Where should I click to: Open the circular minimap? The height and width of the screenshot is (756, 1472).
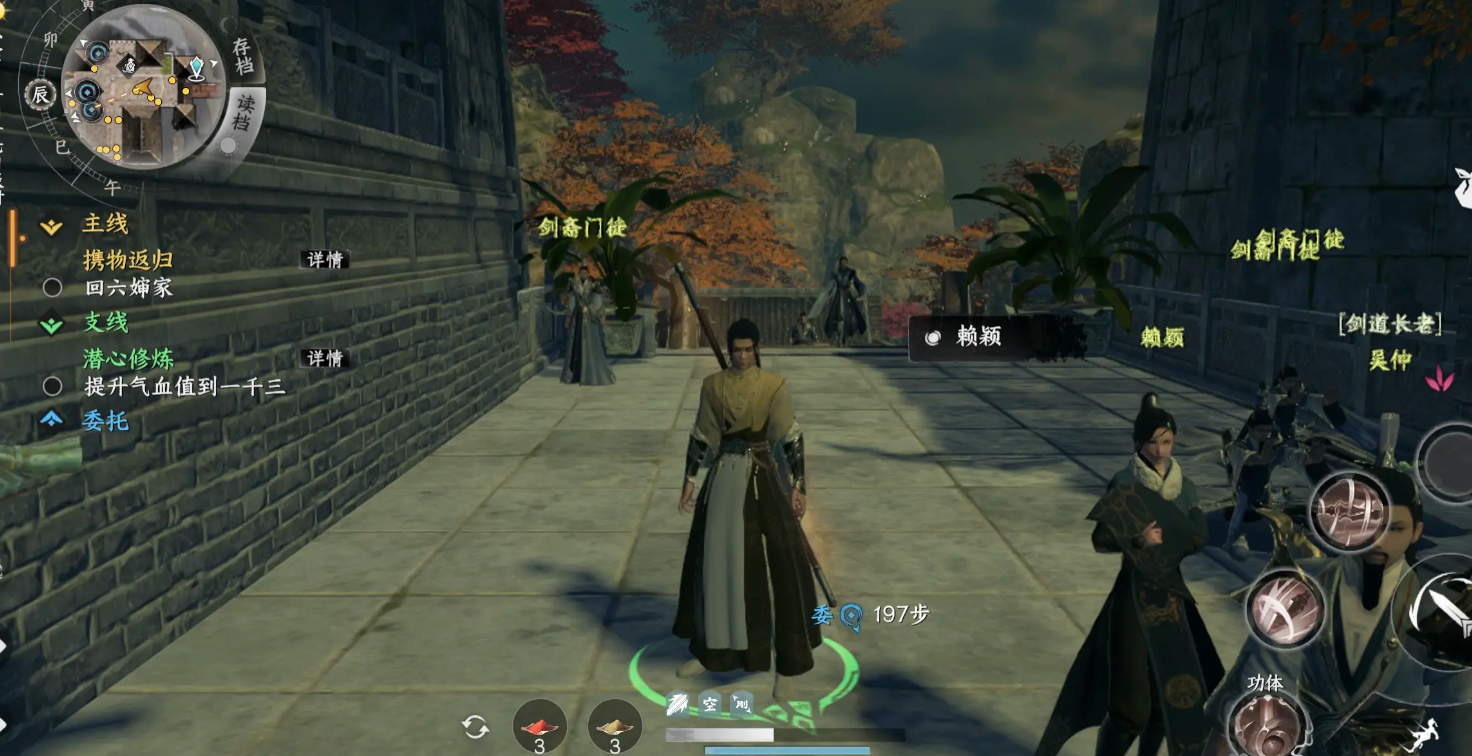tap(142, 87)
